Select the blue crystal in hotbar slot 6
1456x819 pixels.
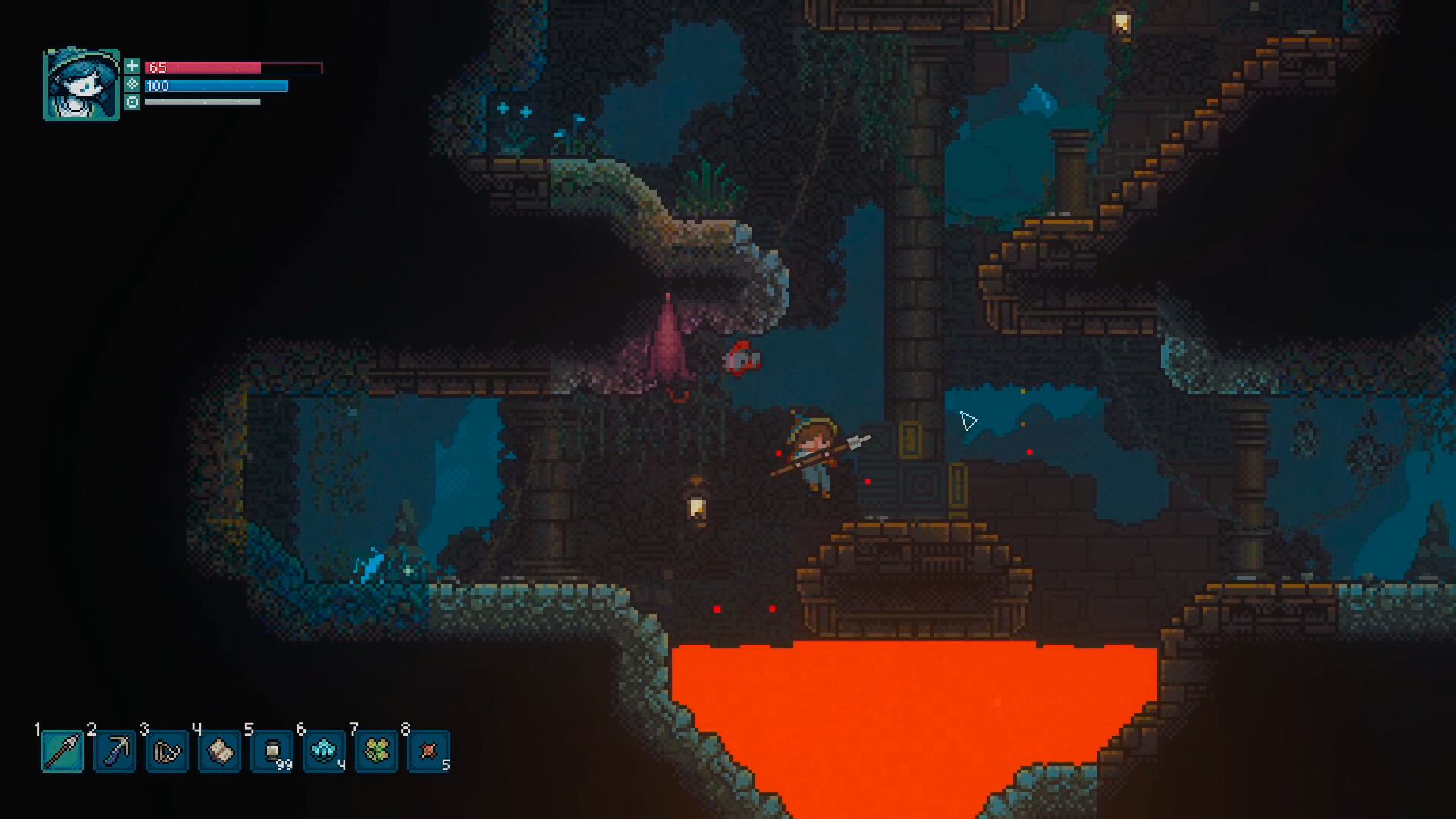[x=324, y=752]
